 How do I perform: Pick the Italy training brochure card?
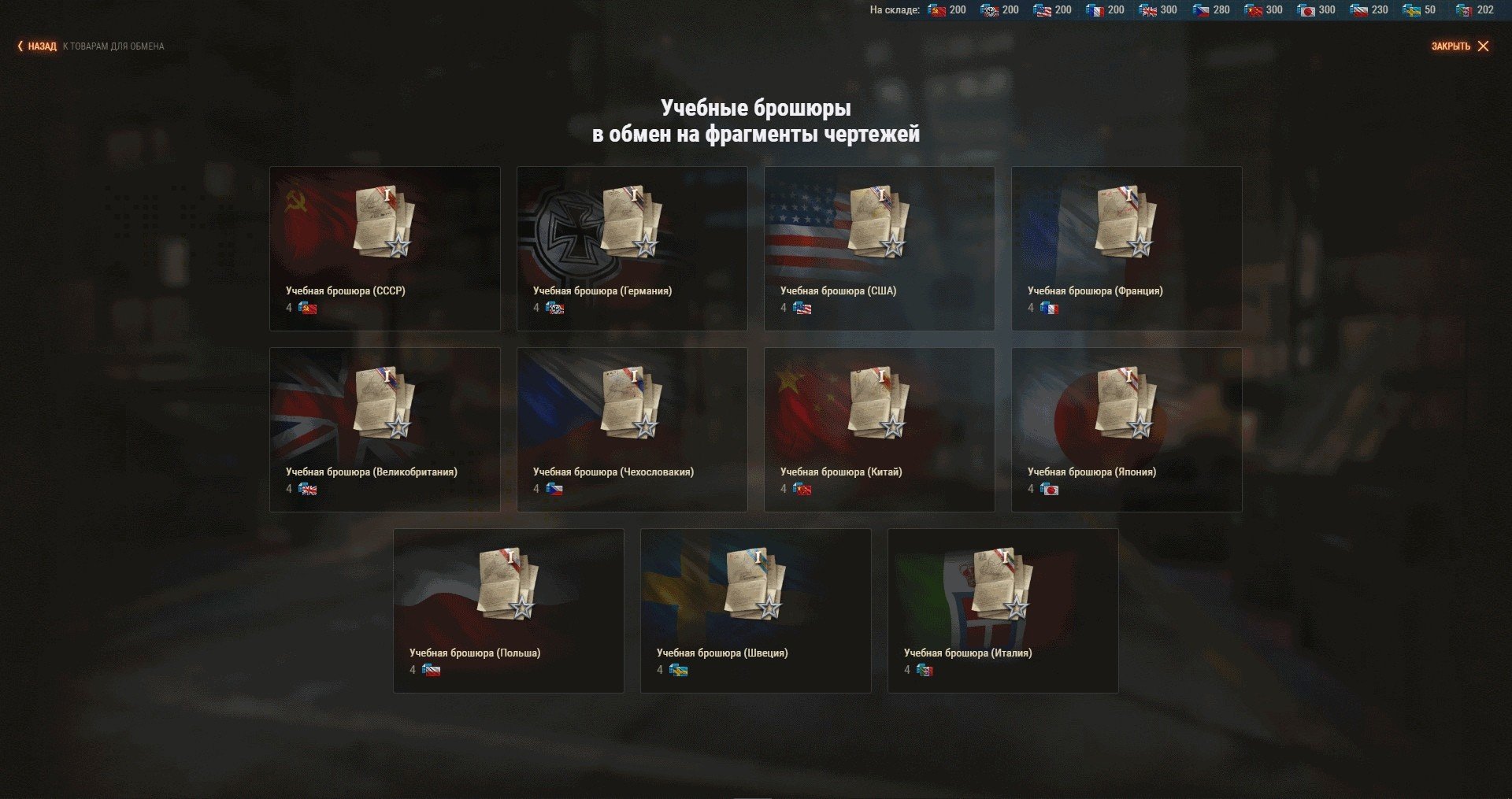1002,610
